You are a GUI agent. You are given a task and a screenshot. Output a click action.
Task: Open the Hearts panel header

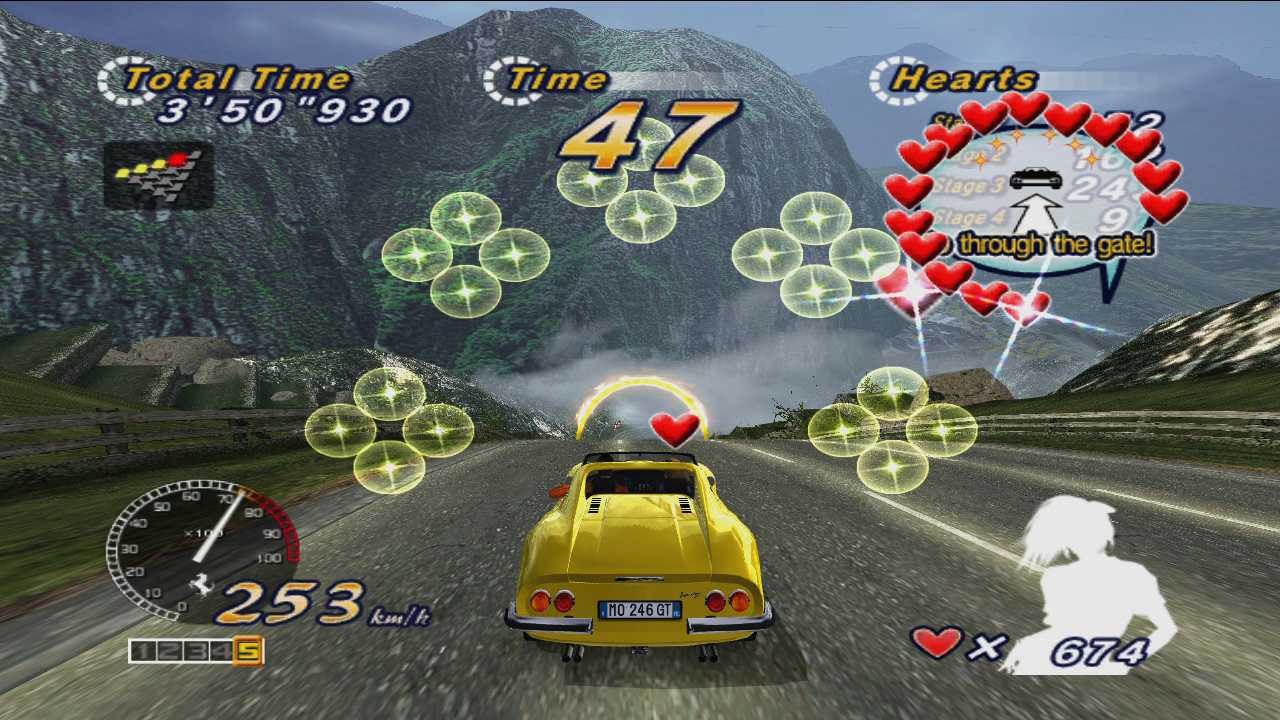point(962,78)
